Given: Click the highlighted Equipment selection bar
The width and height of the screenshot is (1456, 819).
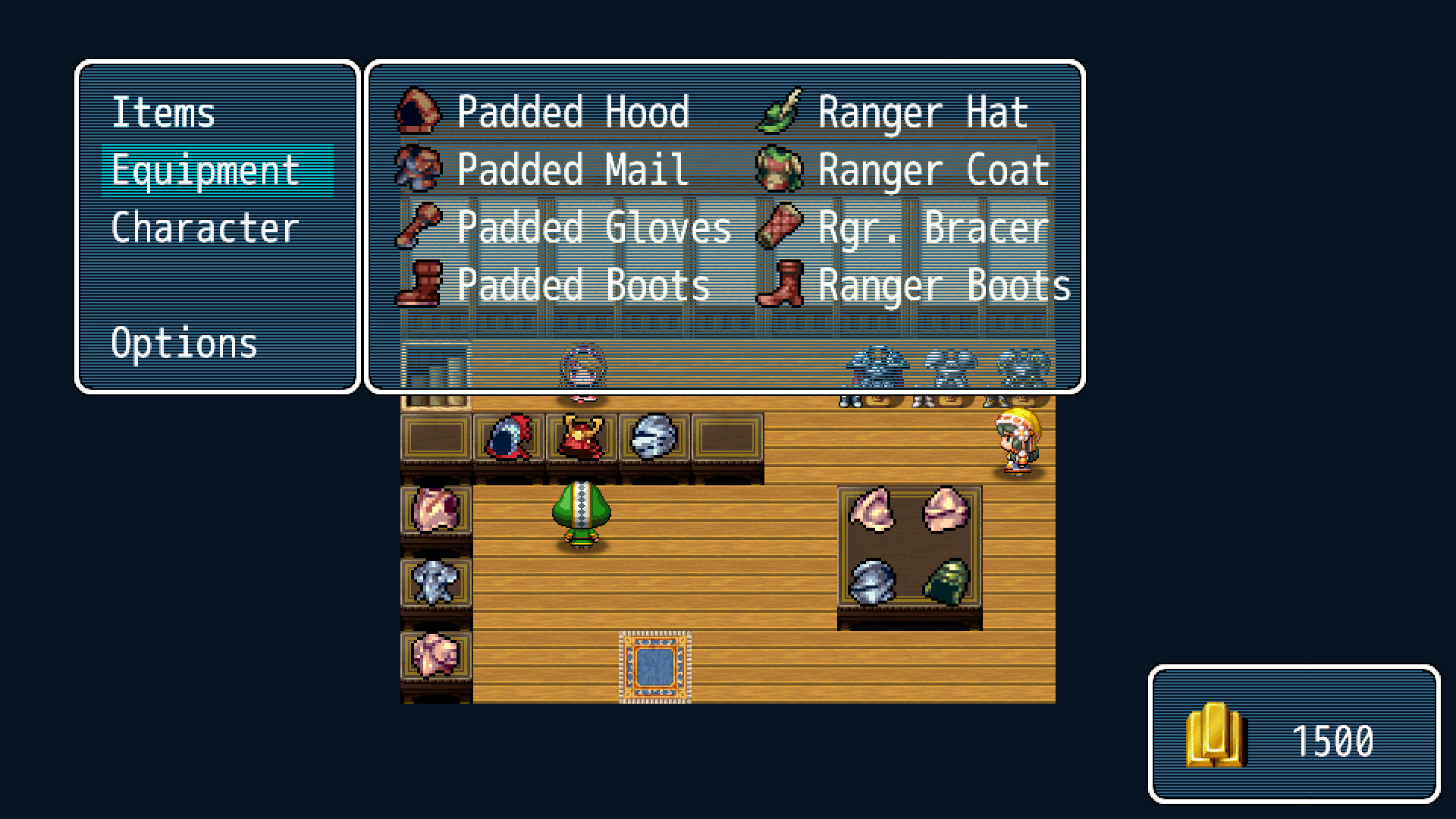Looking at the screenshot, I should (x=218, y=171).
